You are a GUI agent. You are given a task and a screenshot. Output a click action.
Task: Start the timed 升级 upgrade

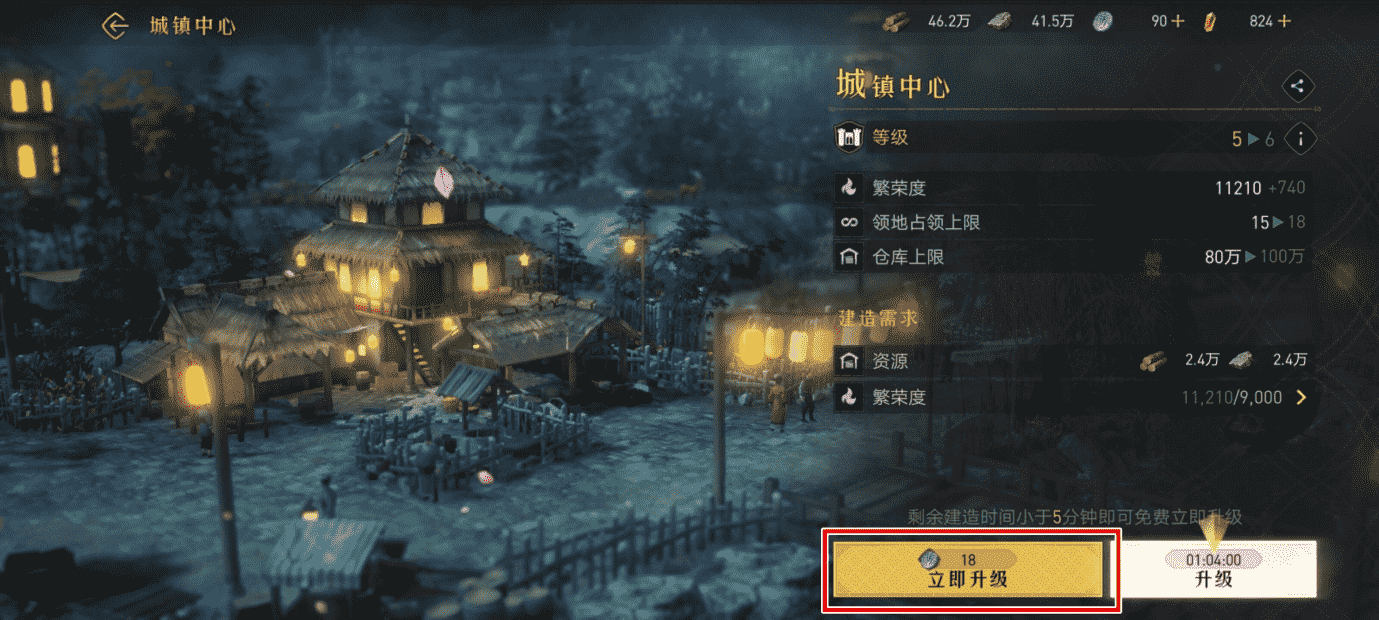[x=1214, y=570]
